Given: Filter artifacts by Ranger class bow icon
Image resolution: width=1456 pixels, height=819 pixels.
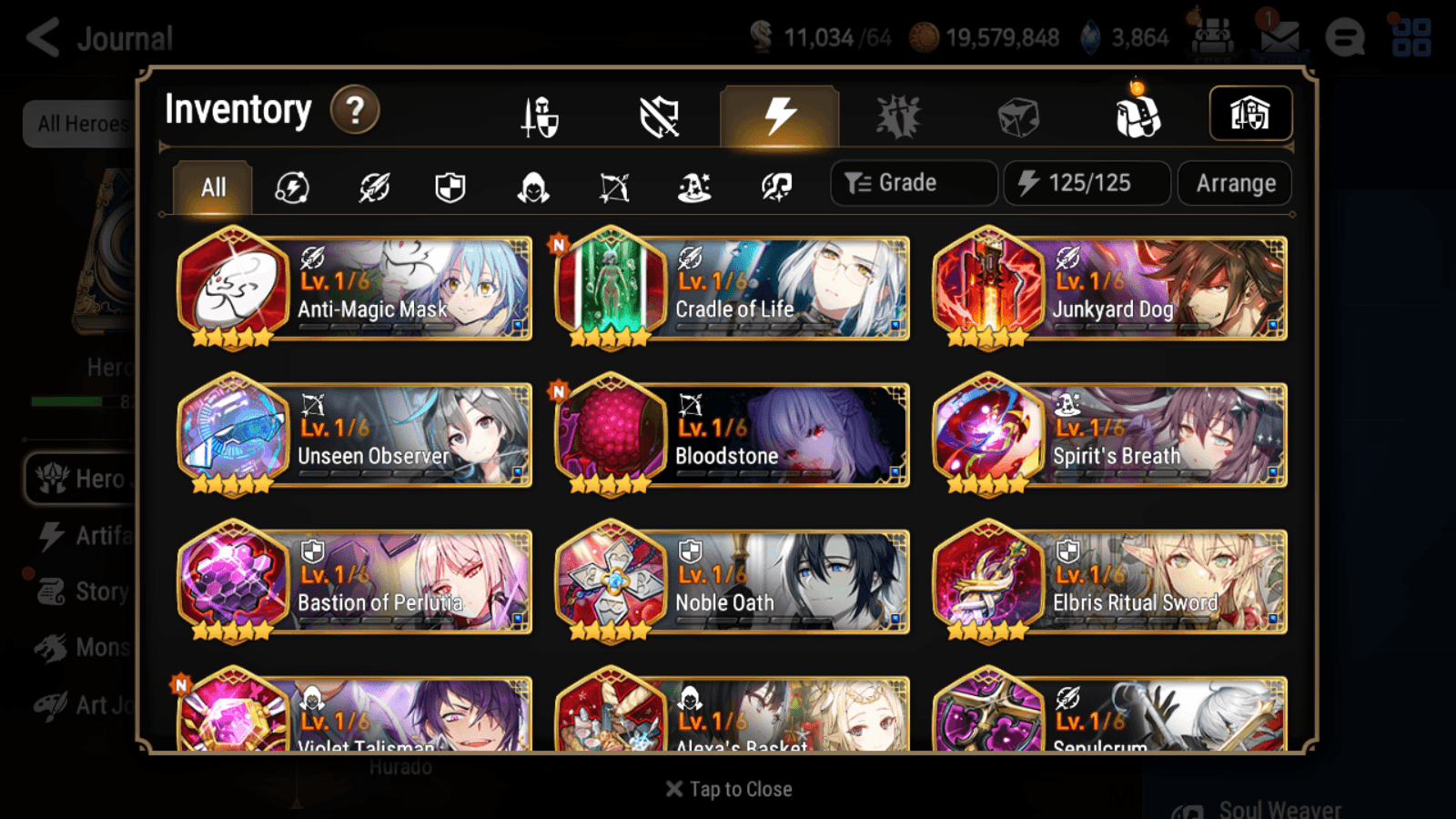Looking at the screenshot, I should tap(613, 187).
